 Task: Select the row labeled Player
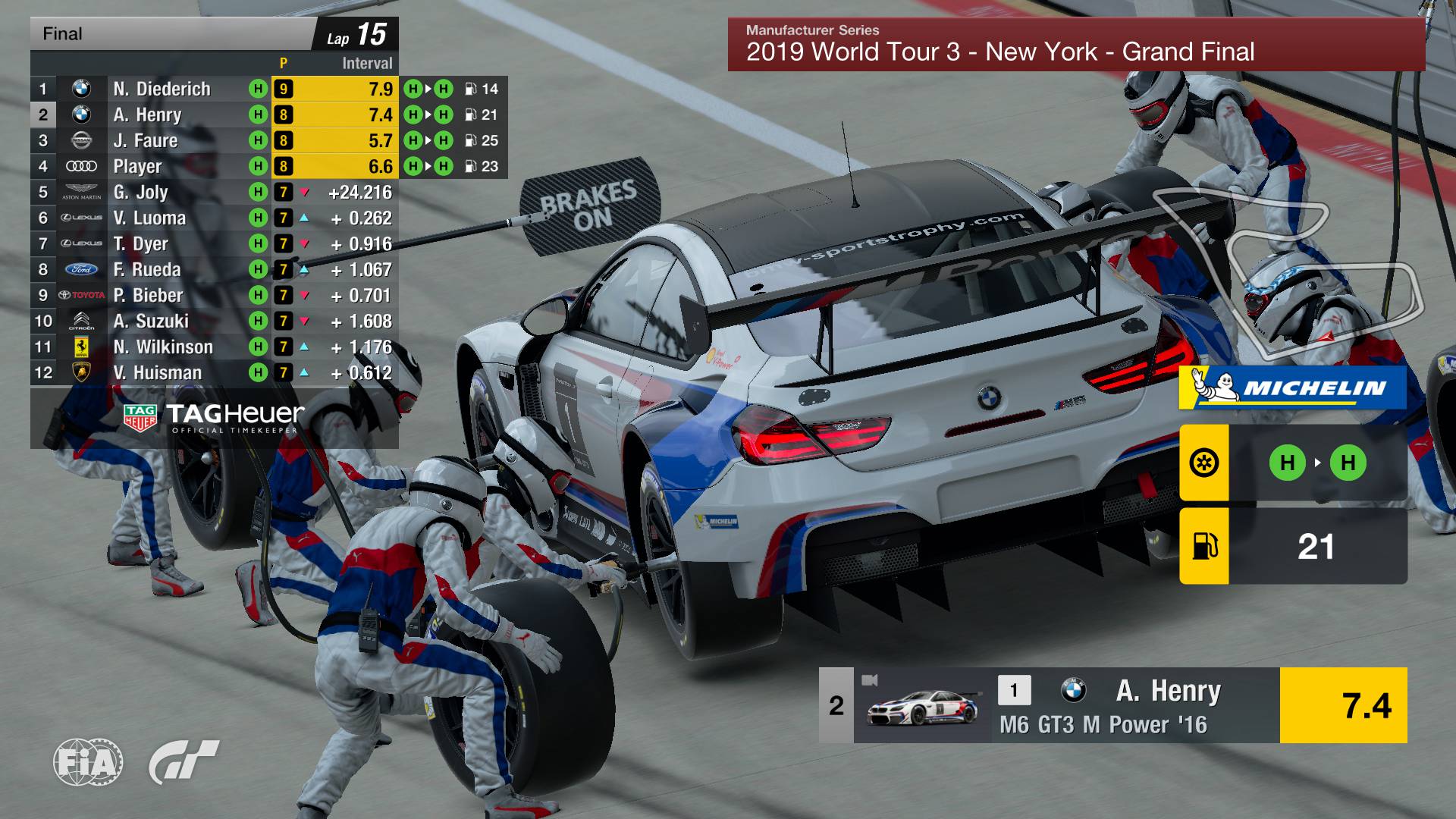pyautogui.click(x=137, y=166)
